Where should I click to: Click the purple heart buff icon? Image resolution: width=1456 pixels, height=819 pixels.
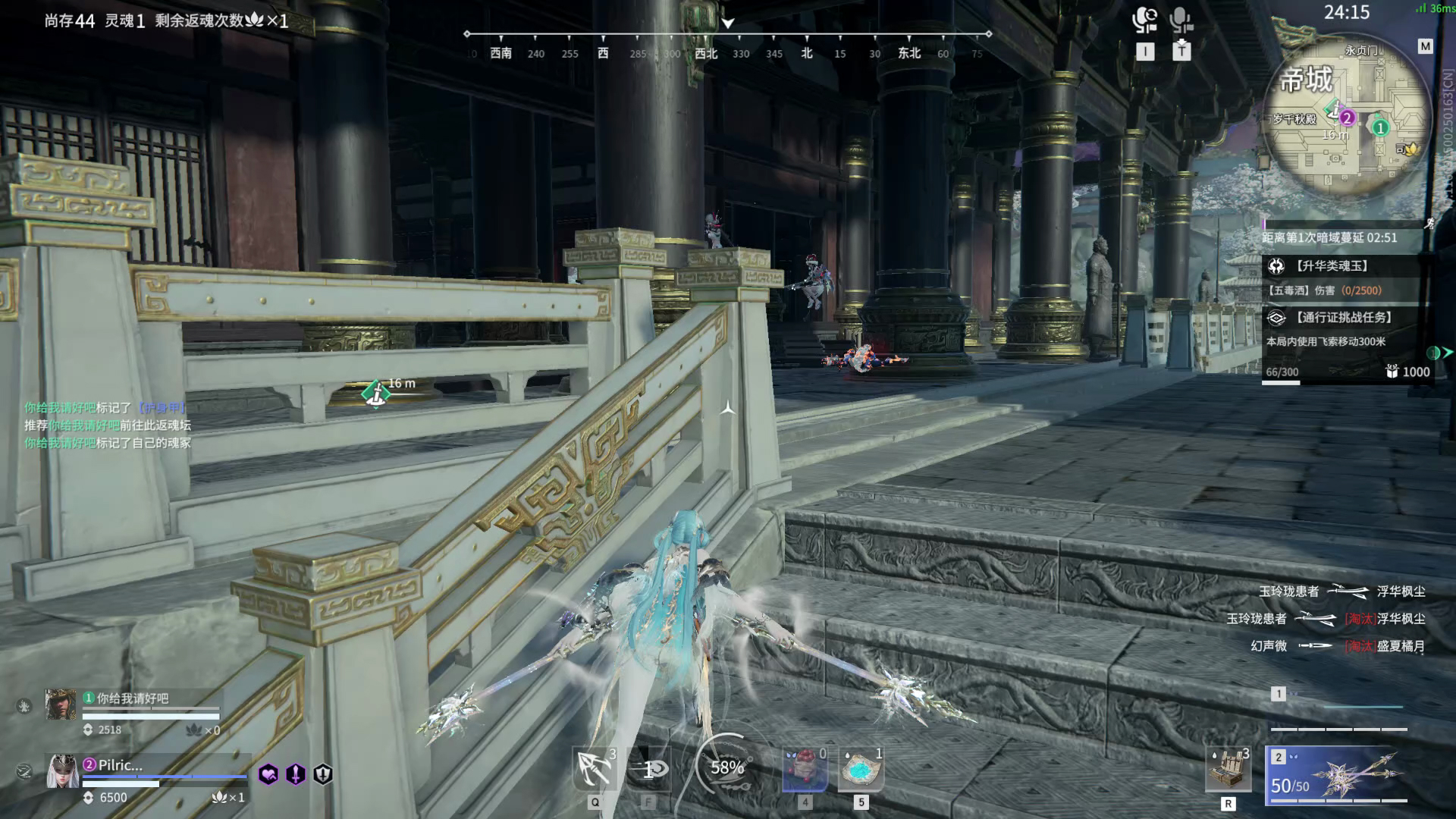[268, 774]
